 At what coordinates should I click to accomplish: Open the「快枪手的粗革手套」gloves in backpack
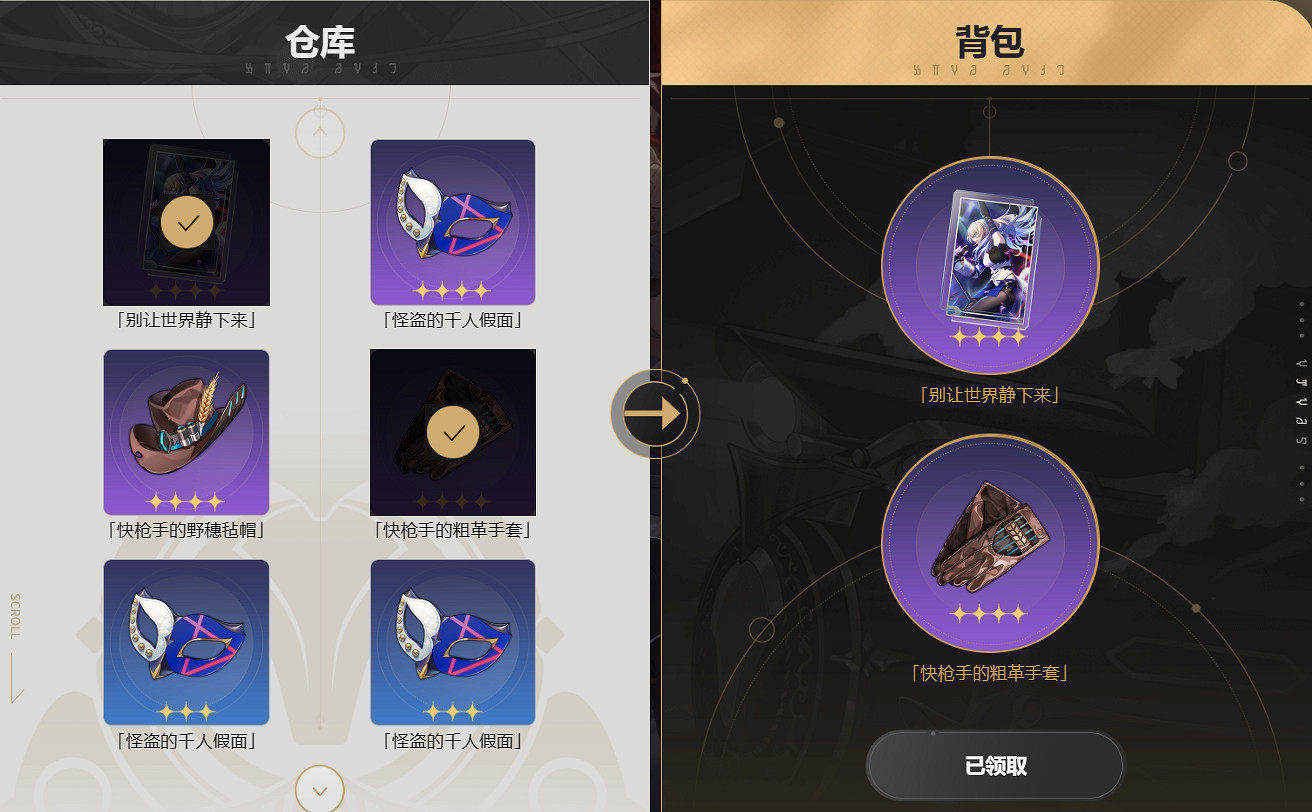989,543
